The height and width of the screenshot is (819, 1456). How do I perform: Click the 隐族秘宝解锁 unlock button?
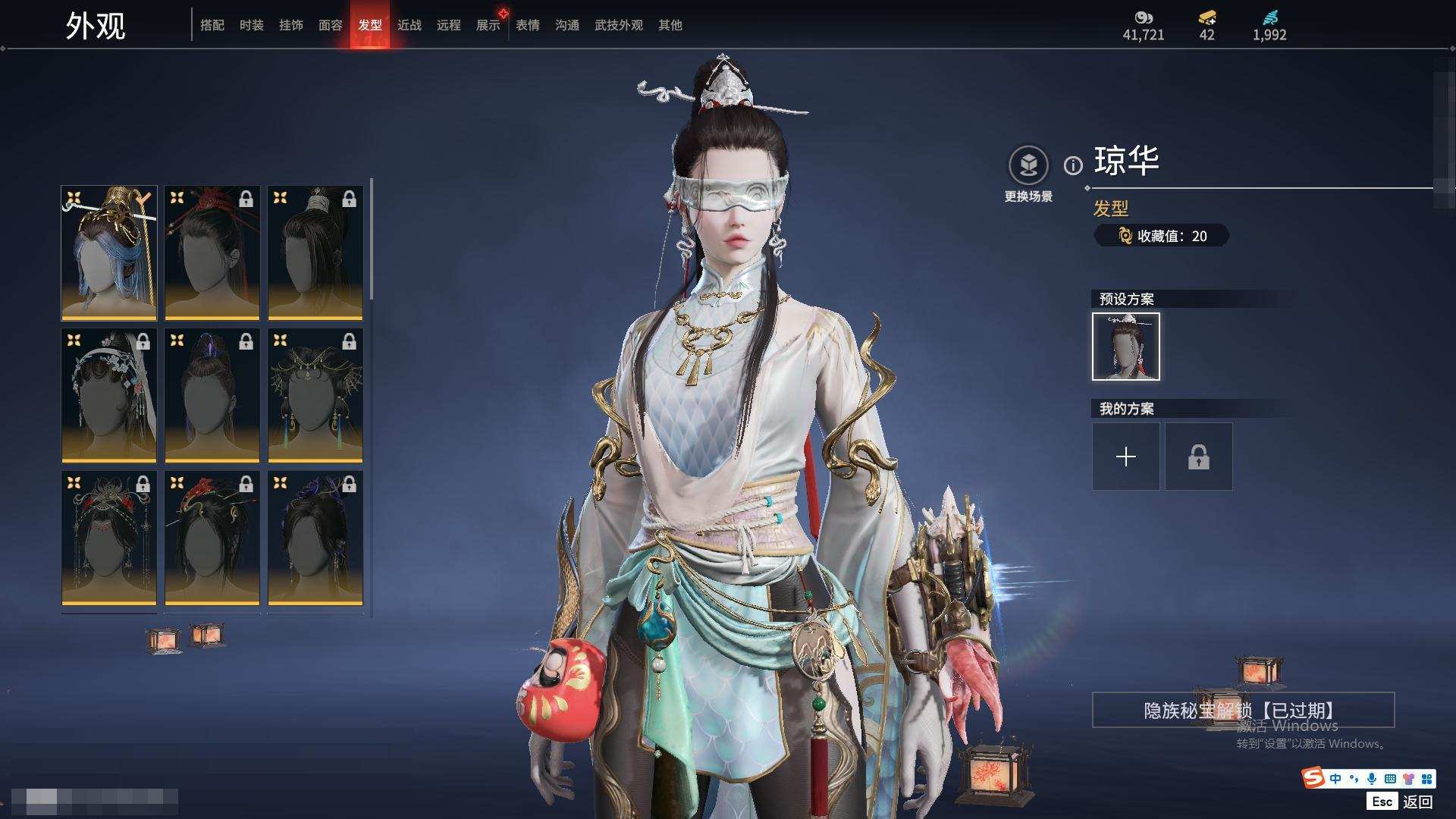tap(1243, 710)
